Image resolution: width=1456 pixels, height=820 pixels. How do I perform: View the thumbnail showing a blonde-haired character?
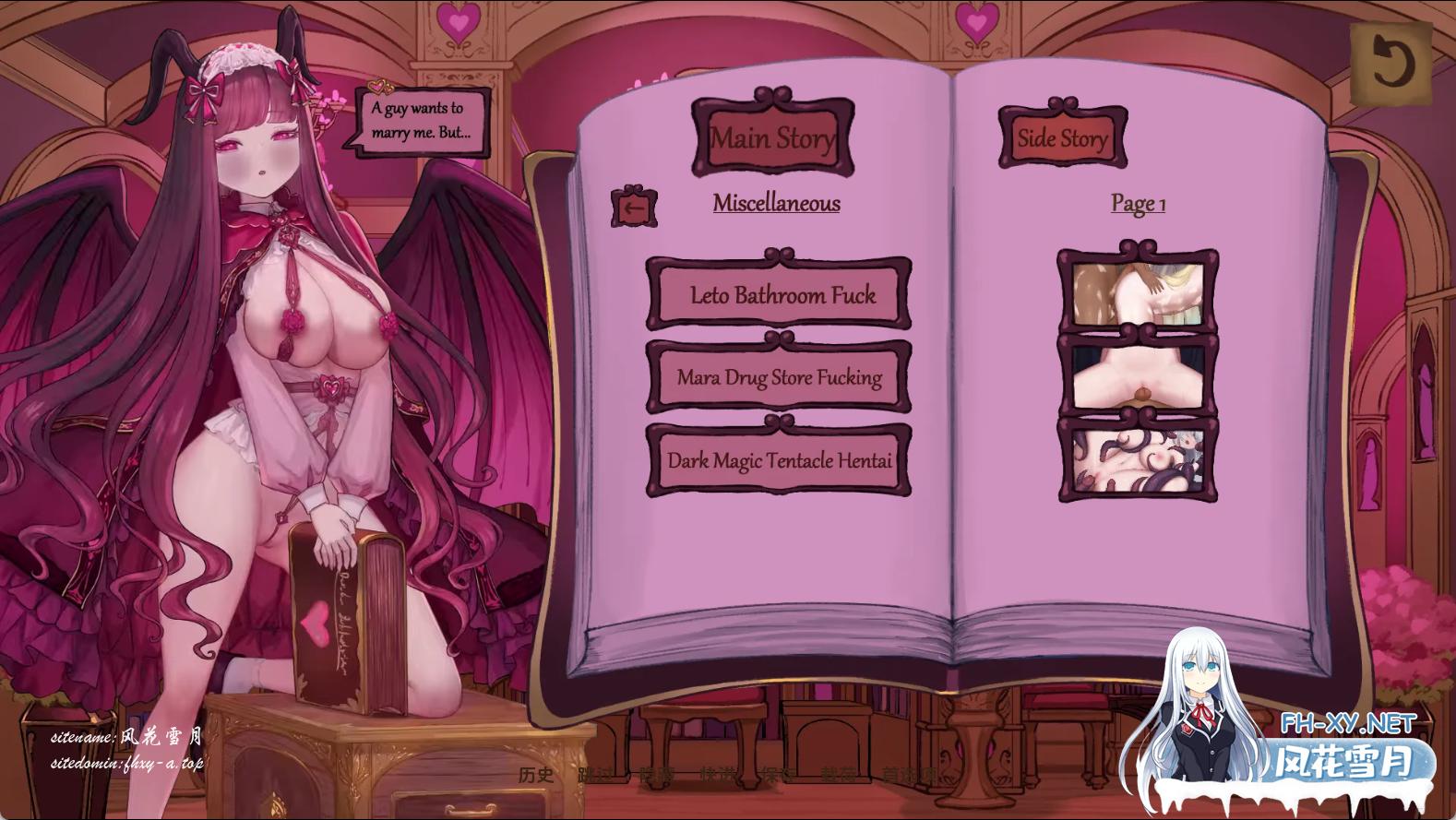pyautogui.click(x=1138, y=292)
